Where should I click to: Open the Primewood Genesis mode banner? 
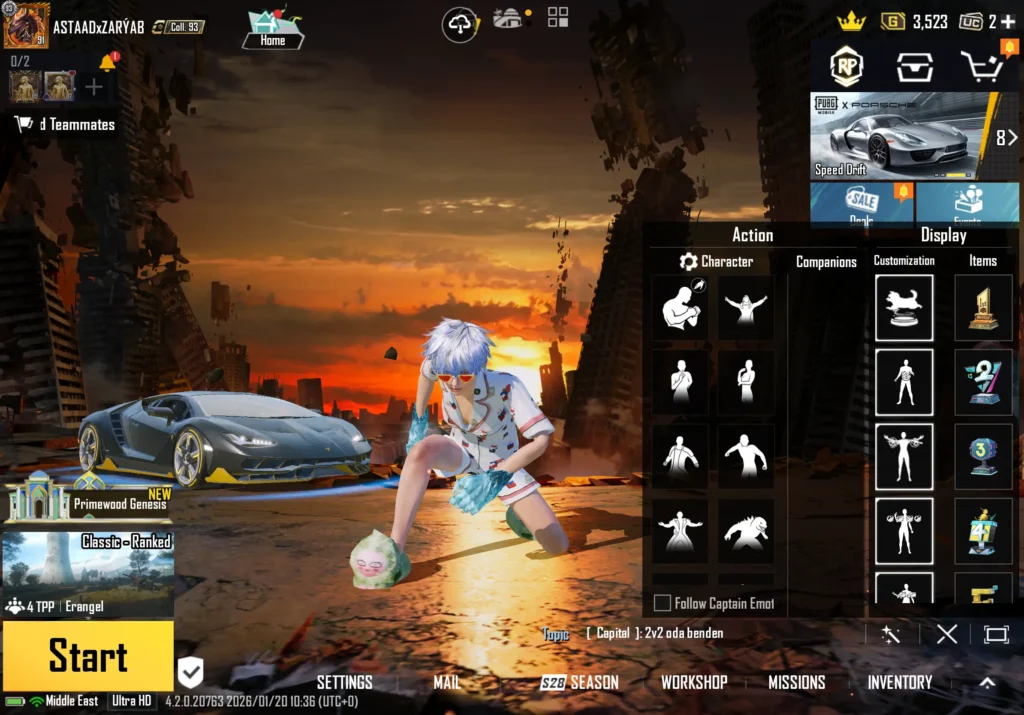click(x=88, y=497)
